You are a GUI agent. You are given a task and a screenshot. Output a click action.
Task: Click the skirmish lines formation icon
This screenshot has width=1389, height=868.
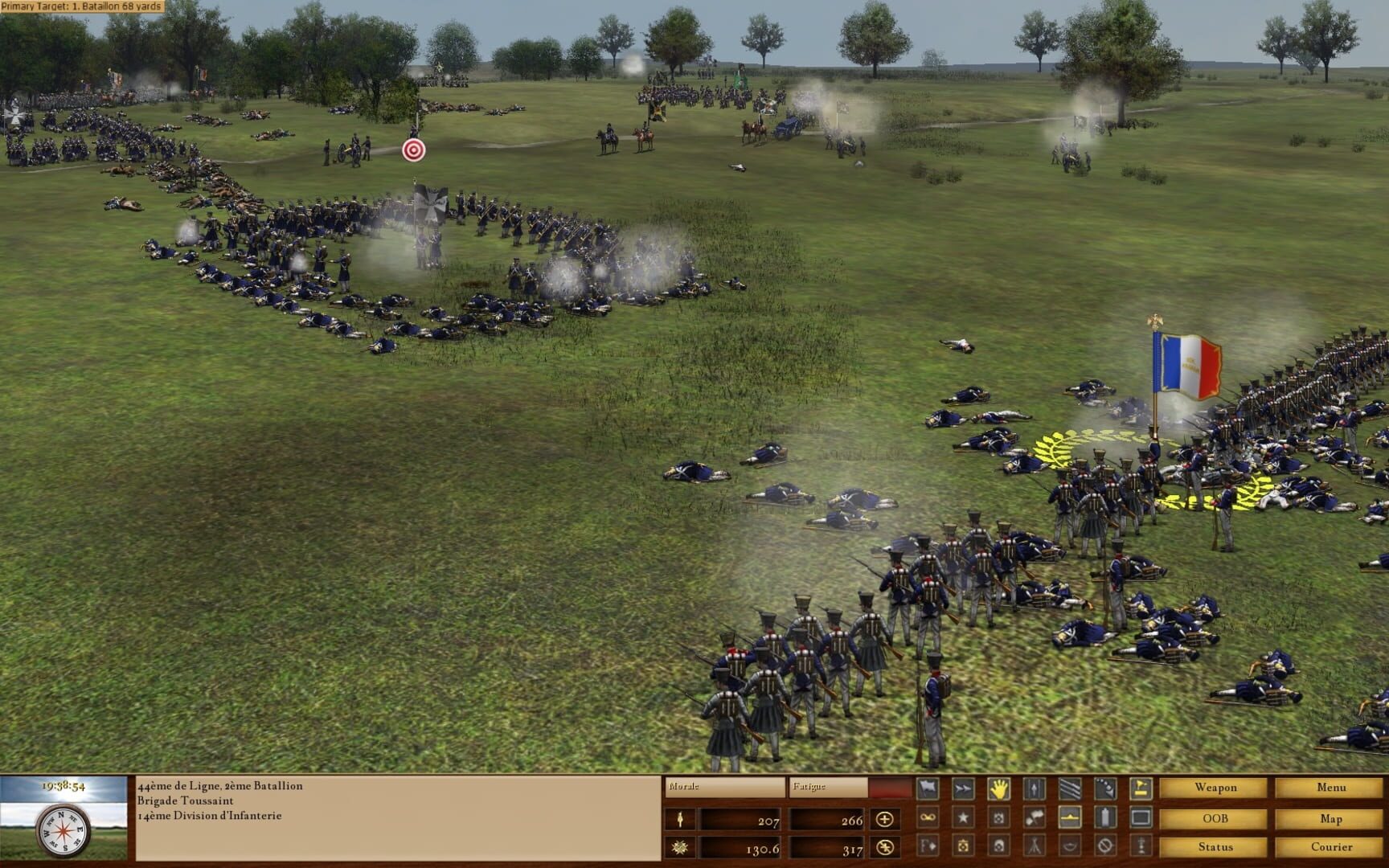1070,788
